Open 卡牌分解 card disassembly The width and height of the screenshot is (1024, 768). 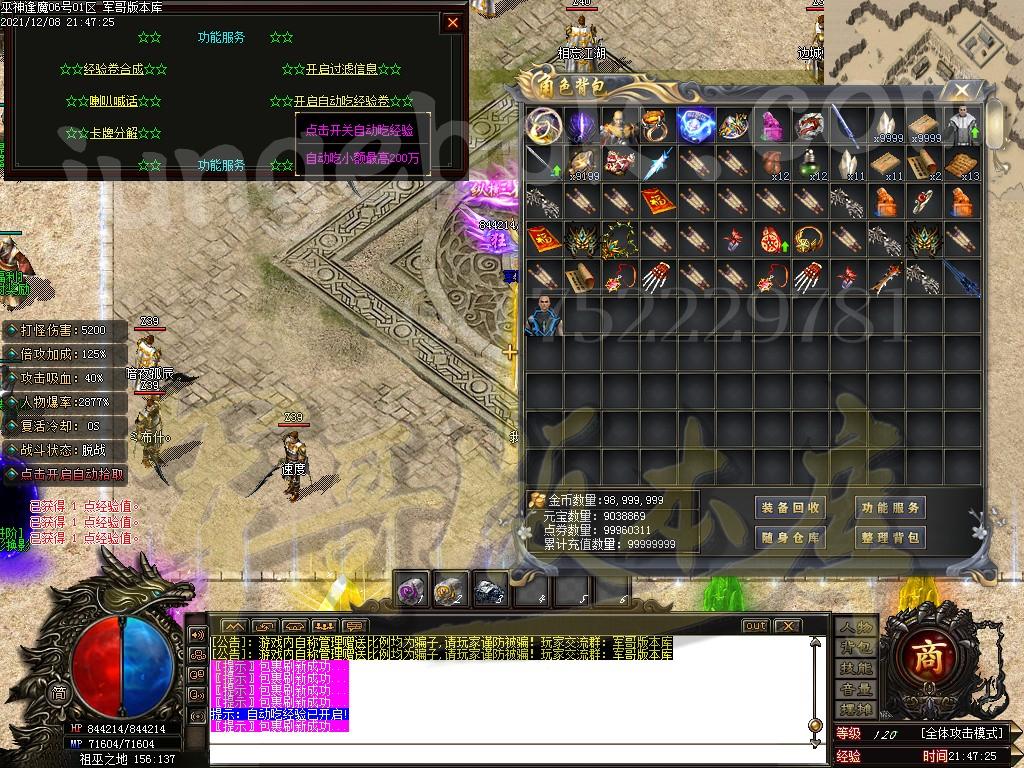click(x=115, y=133)
